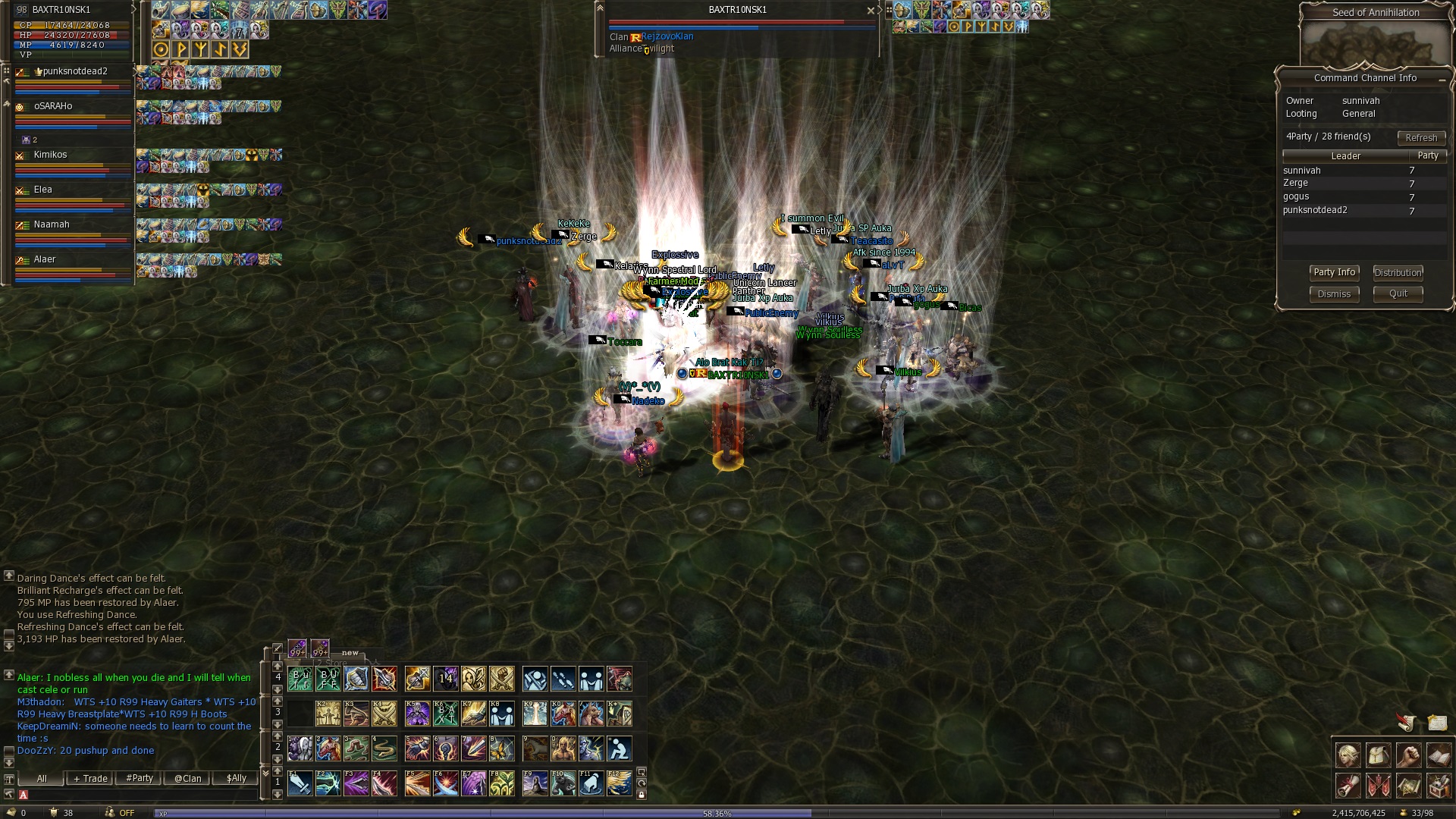Toggle the shortcut bar lock icon
The width and height of the screenshot is (1456, 819).
click(x=642, y=795)
